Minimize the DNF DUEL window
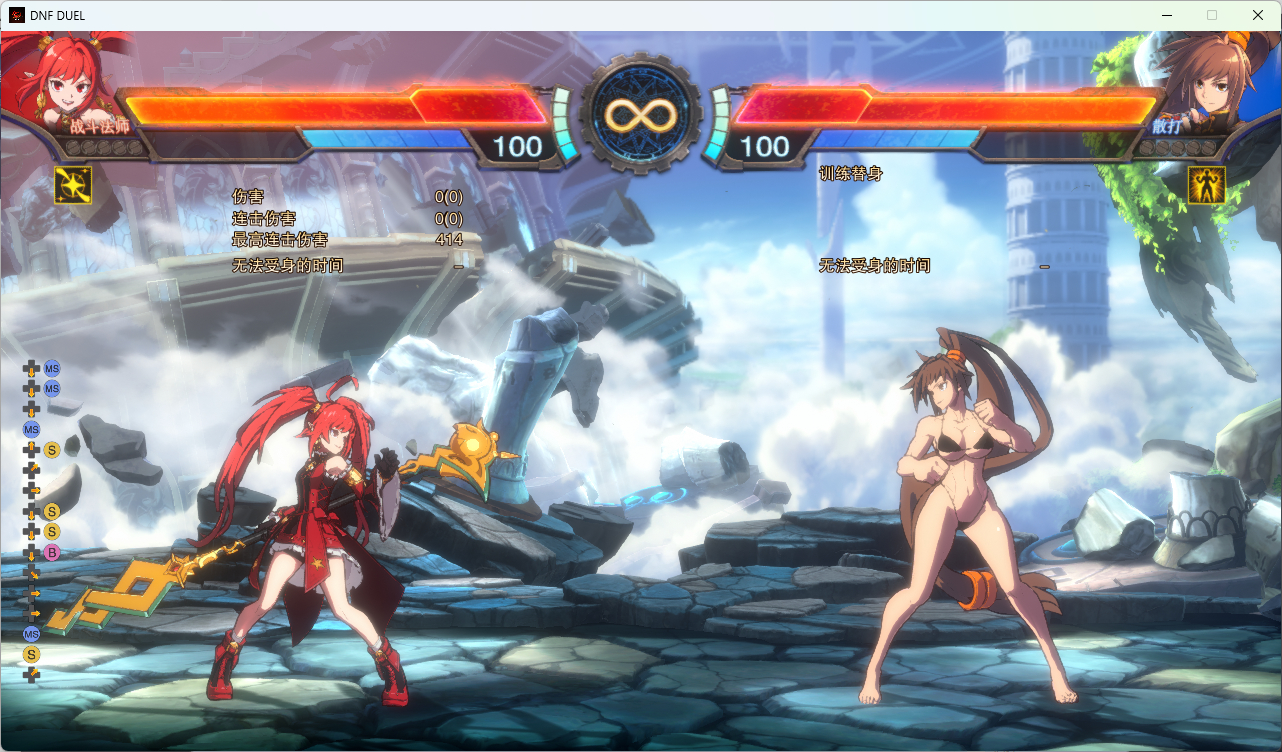1282x752 pixels. point(1166,15)
